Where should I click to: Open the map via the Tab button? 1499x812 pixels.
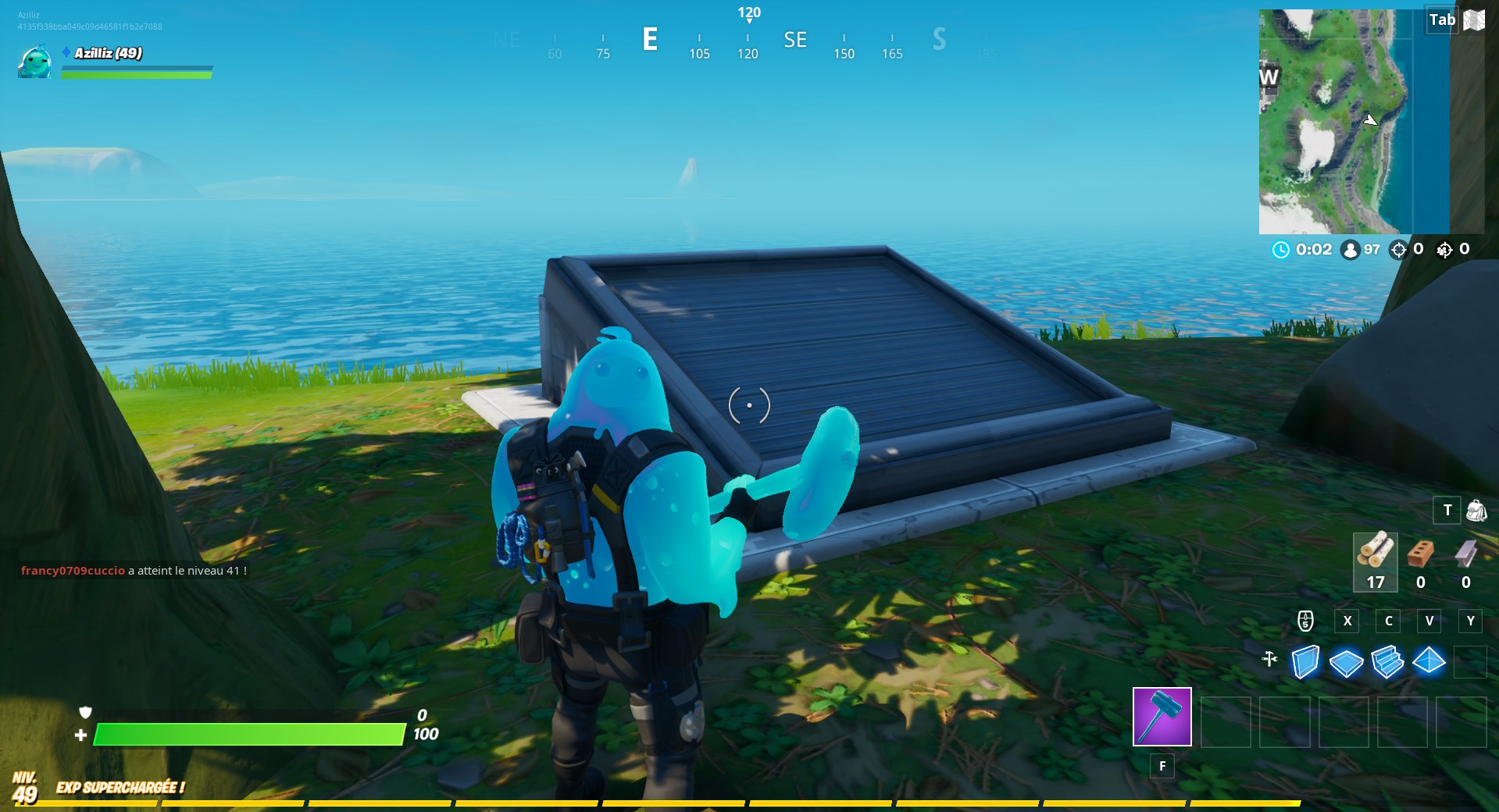pyautogui.click(x=1442, y=20)
